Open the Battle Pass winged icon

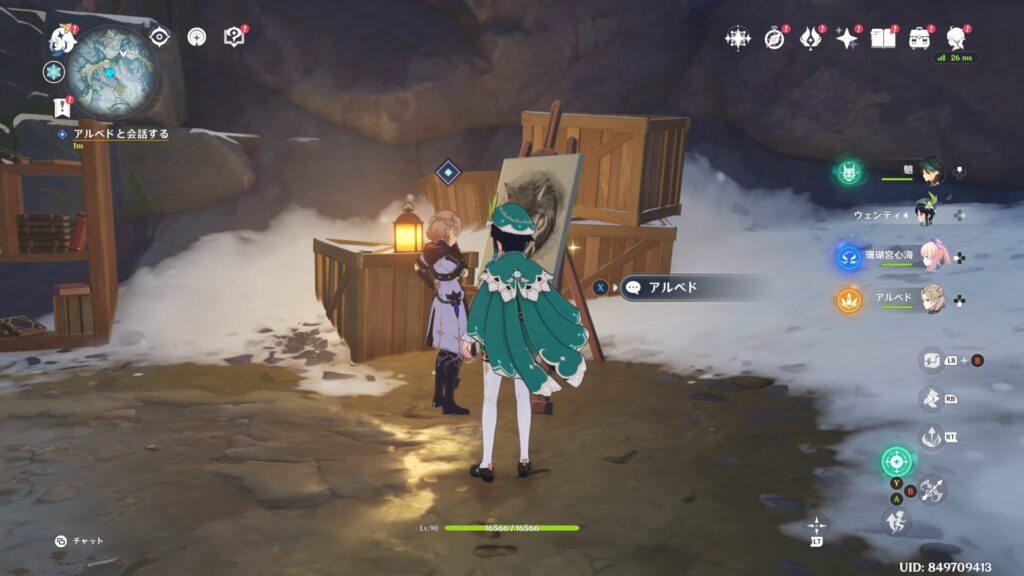click(x=810, y=38)
